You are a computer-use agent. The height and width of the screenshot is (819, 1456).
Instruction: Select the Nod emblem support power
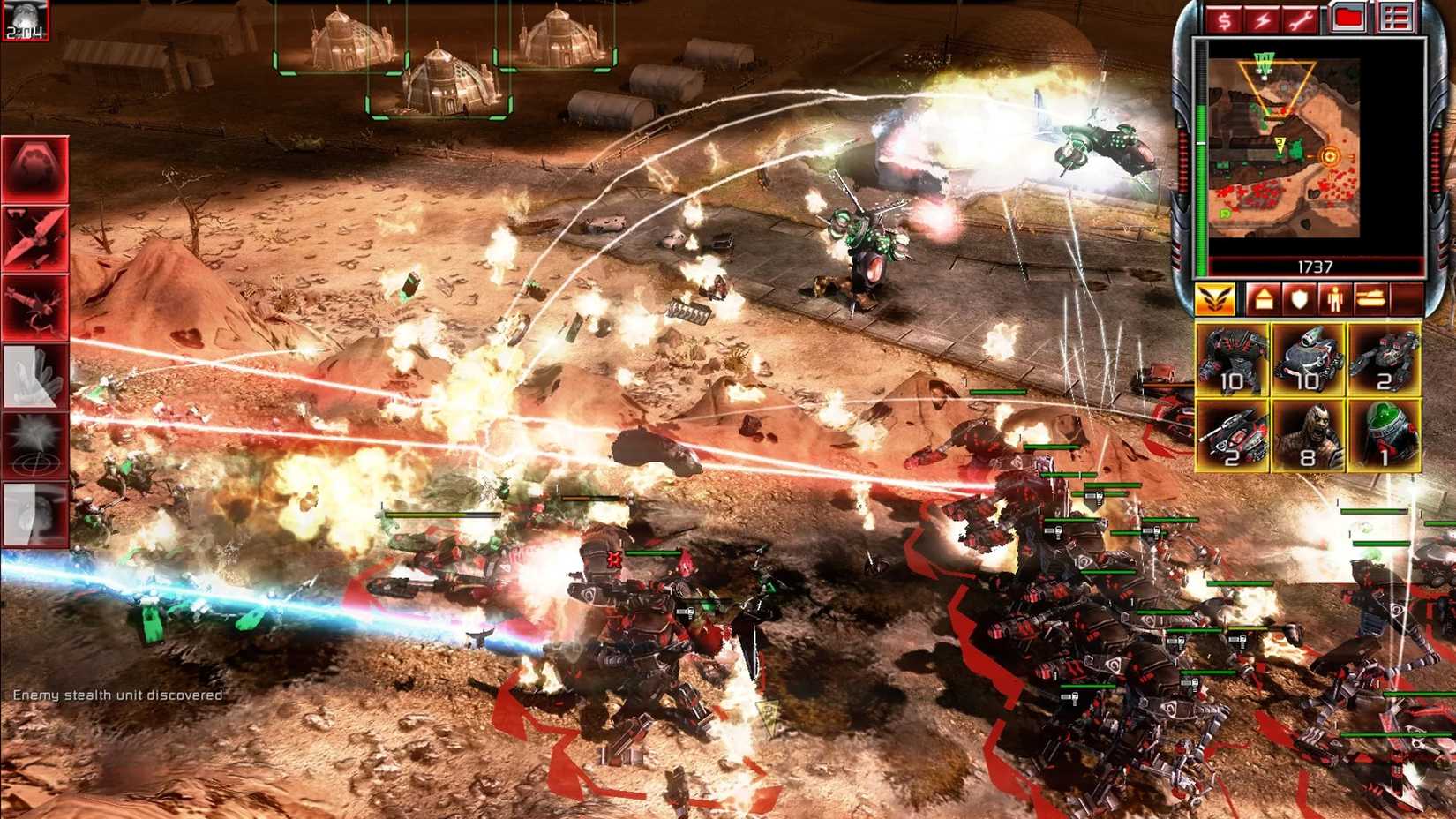pyautogui.click(x=35, y=169)
